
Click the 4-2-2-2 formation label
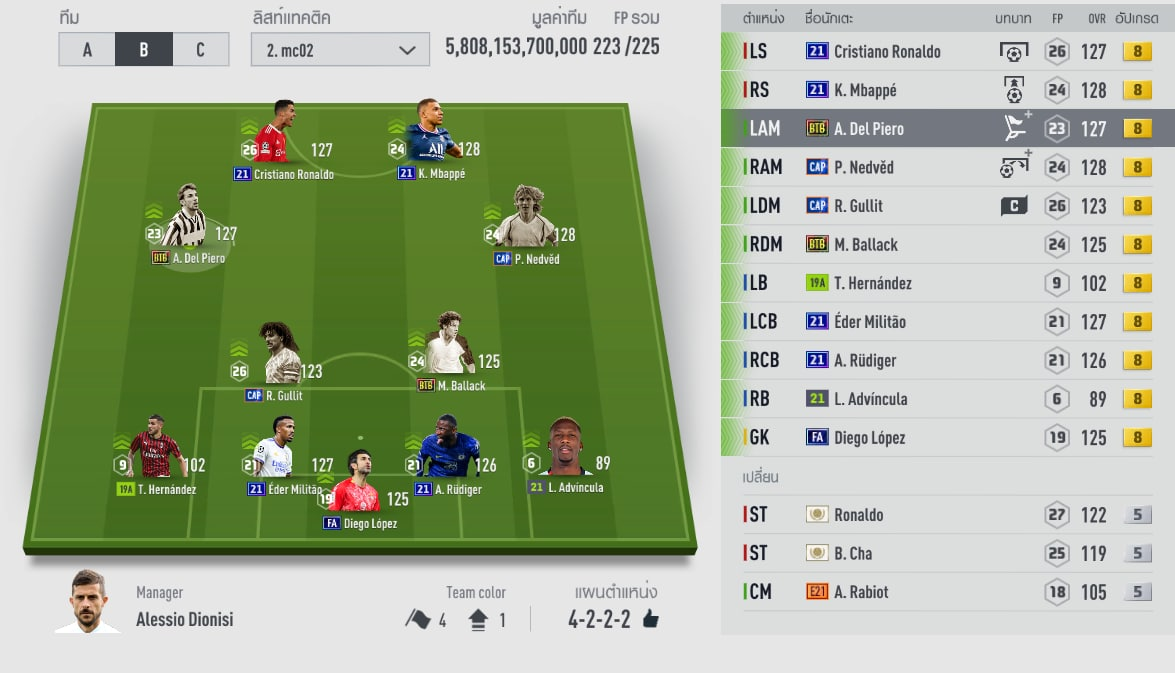[x=599, y=619]
